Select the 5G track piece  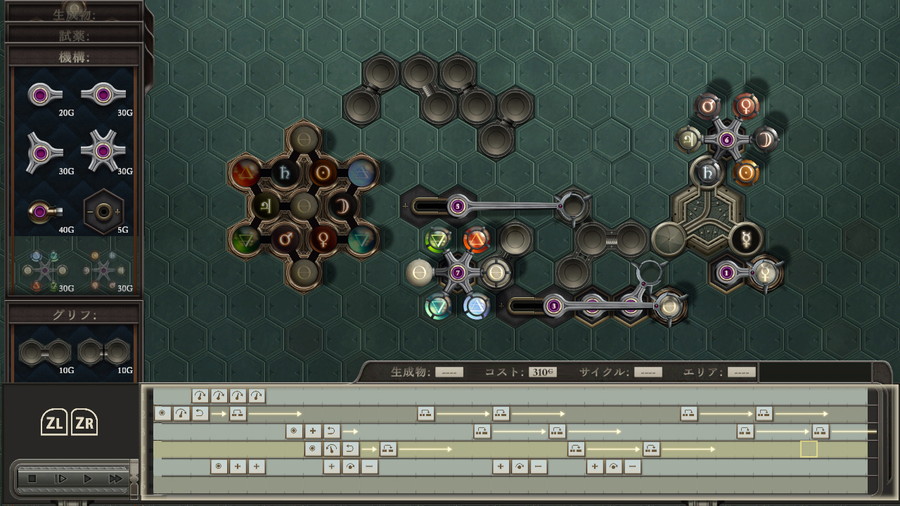[x=102, y=212]
